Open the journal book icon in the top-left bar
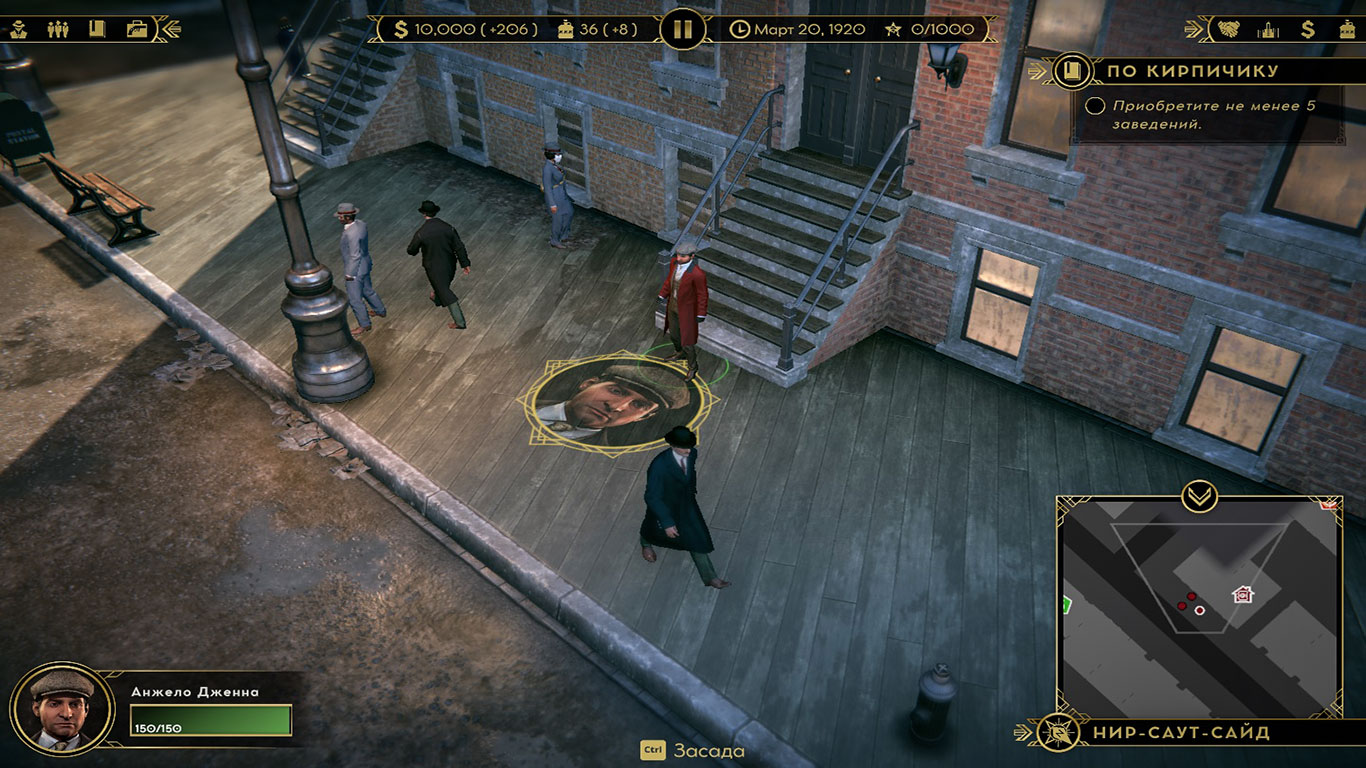This screenshot has height=768, width=1366. tap(97, 29)
